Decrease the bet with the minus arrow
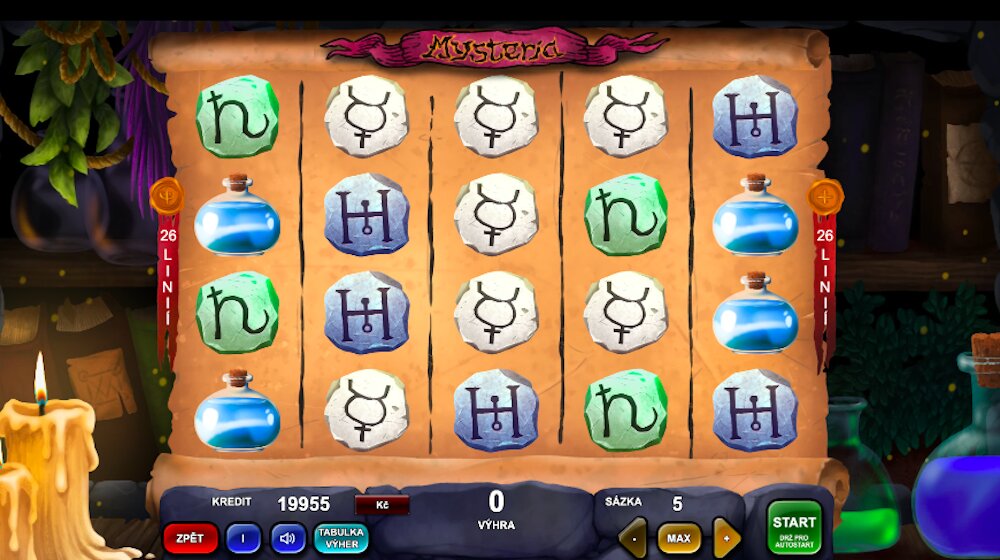The image size is (1000, 560). pyautogui.click(x=633, y=539)
